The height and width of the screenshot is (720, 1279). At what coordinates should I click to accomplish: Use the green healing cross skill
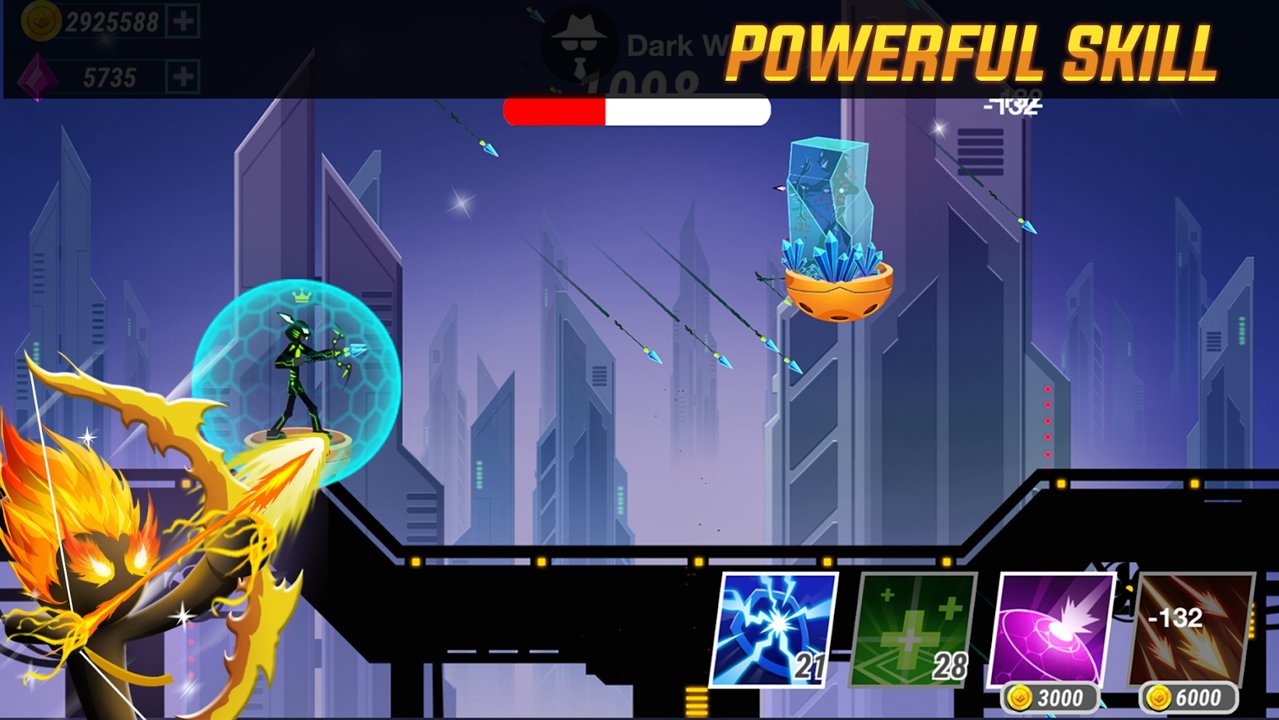912,629
